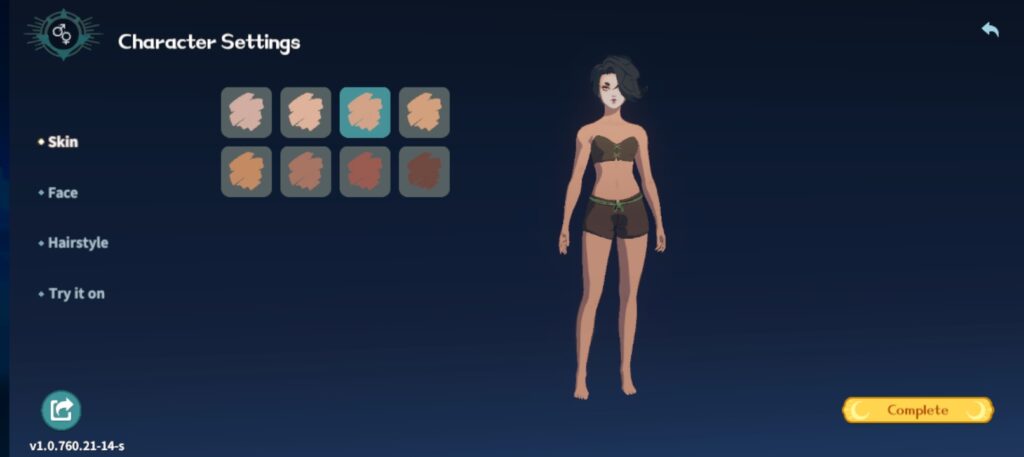Select the orange-tan skin tone swatch
Viewport: 1024px width, 457px height.
pos(246,172)
